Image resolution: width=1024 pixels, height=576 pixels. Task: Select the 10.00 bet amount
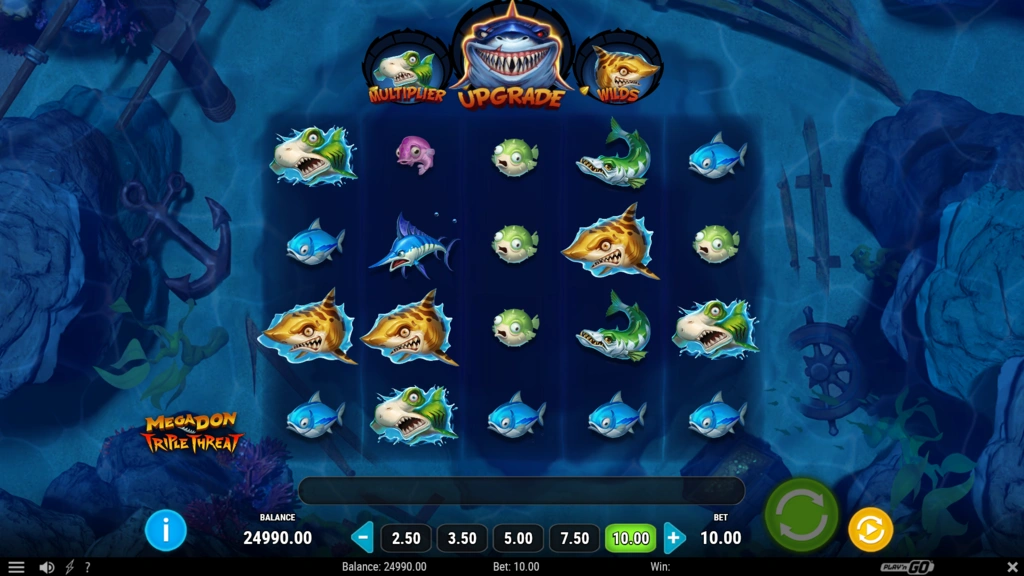pyautogui.click(x=630, y=538)
